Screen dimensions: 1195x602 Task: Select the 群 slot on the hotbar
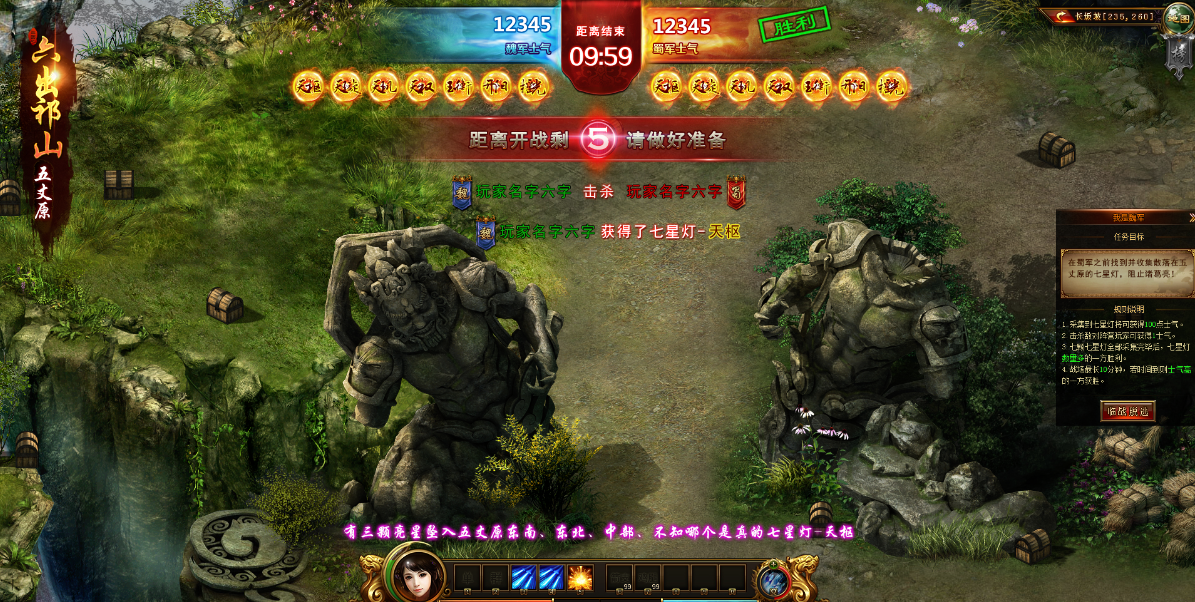click(x=495, y=577)
